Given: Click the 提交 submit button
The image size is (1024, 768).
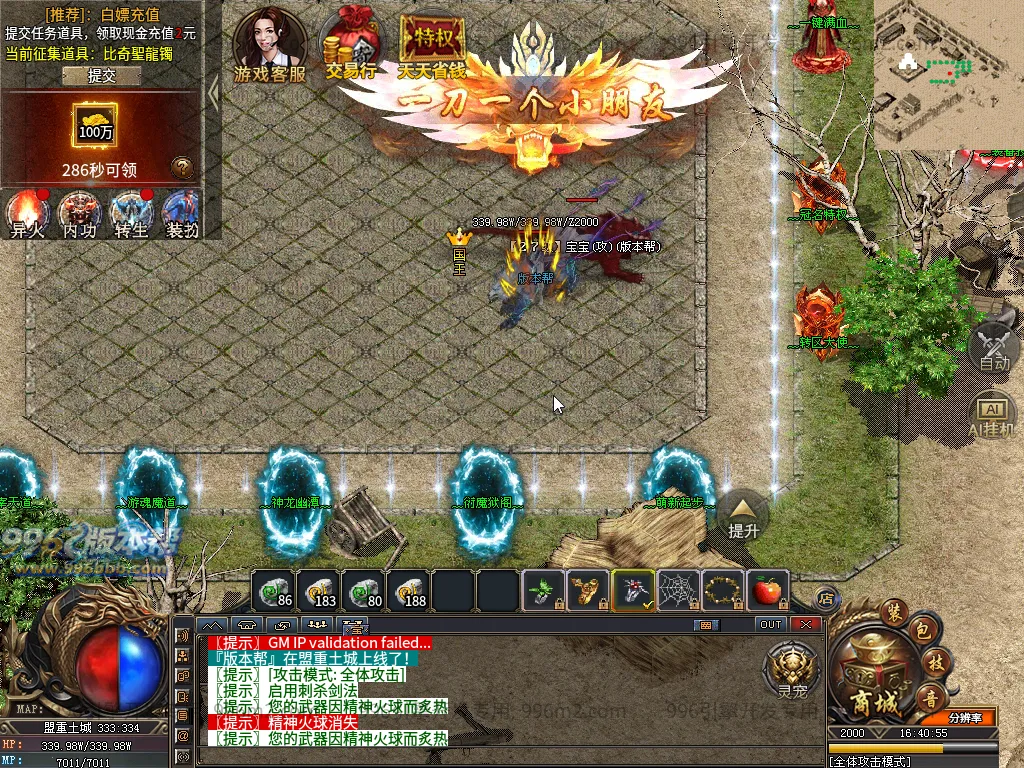Looking at the screenshot, I should click(102, 75).
